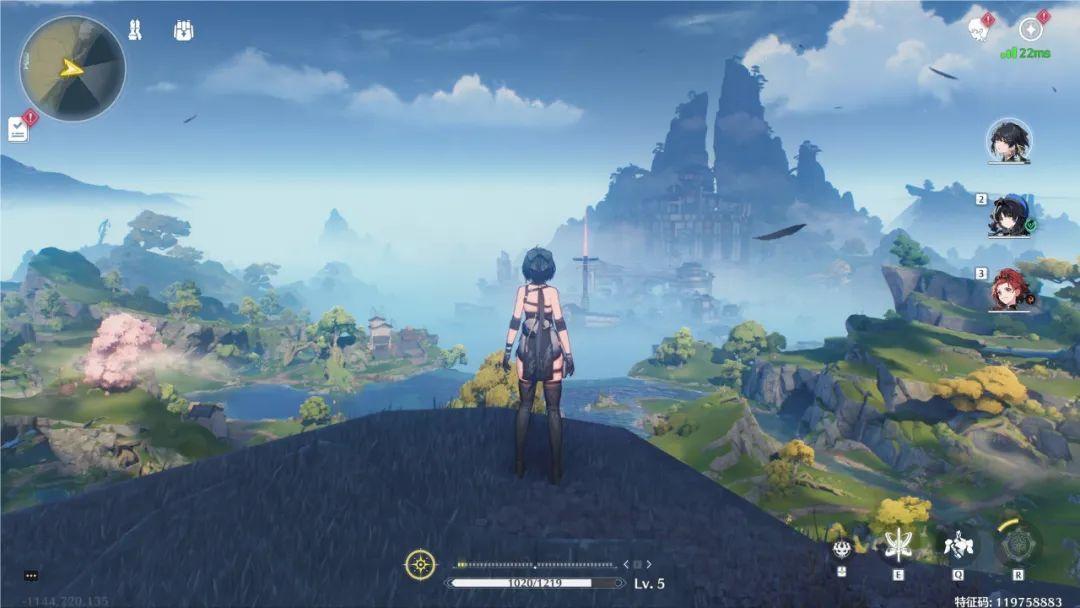This screenshot has width=1080, height=608.
Task: Use the Resonance Skill blade icon
Action: [x=898, y=546]
